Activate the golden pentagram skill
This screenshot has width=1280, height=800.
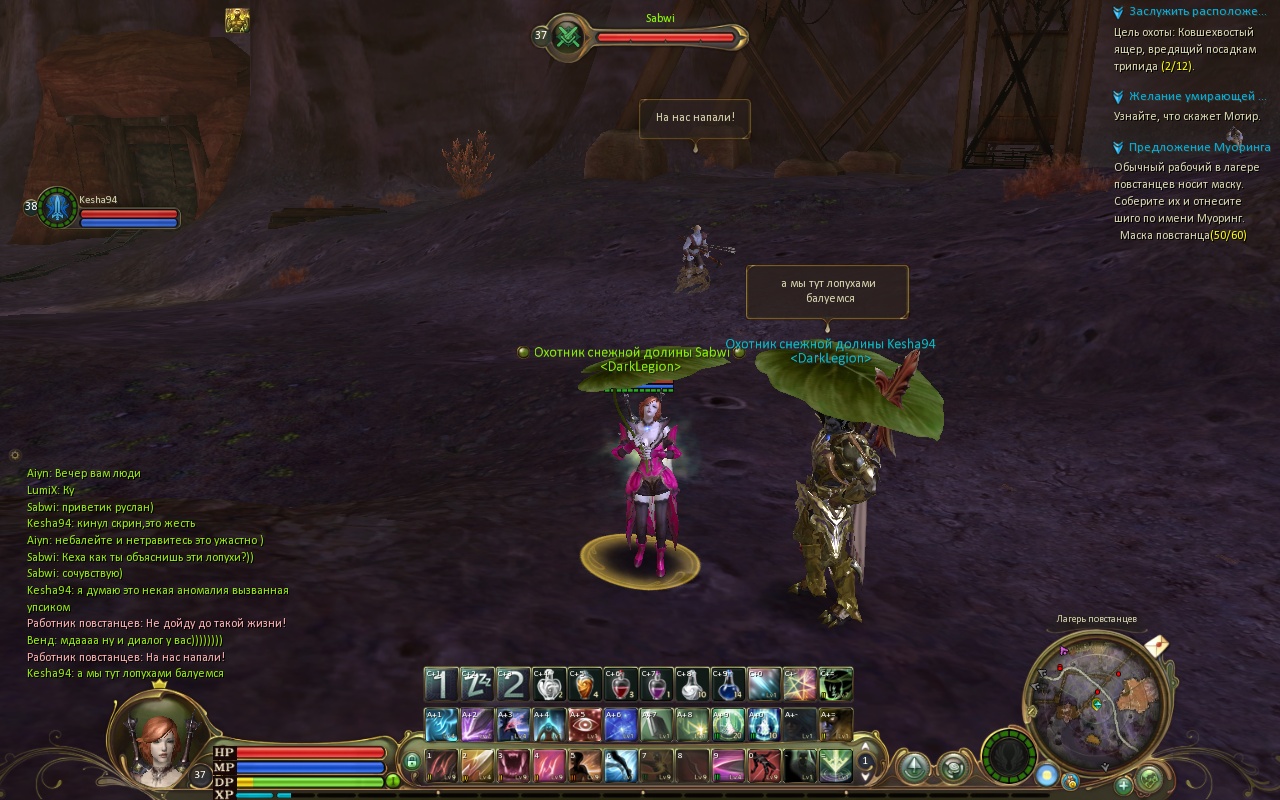[x=799, y=685]
